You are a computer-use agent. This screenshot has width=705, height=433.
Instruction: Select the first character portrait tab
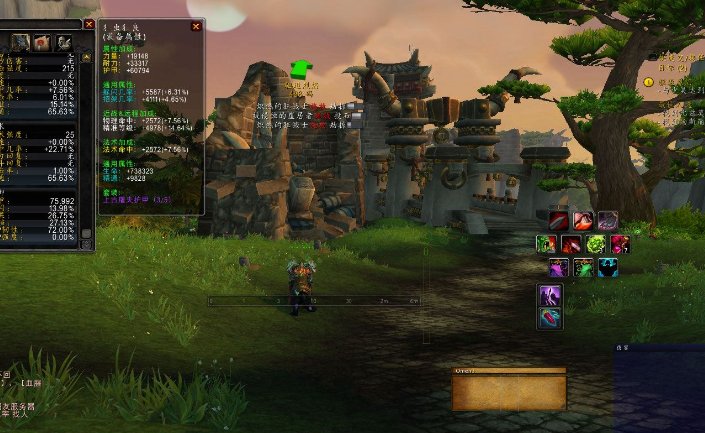(20, 42)
